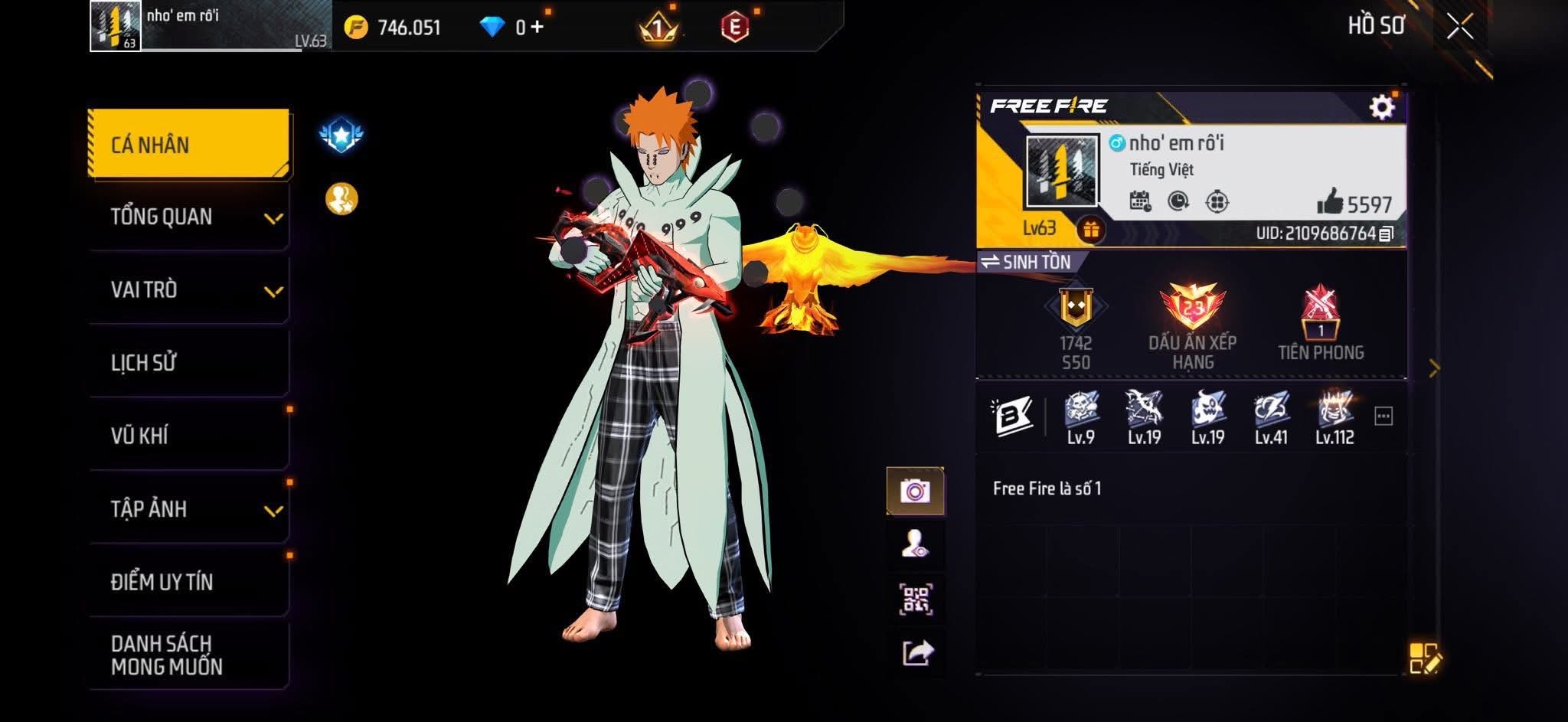Switch to the VŨ KHÍ tab
Image resolution: width=1568 pixels, height=722 pixels.
tap(188, 436)
